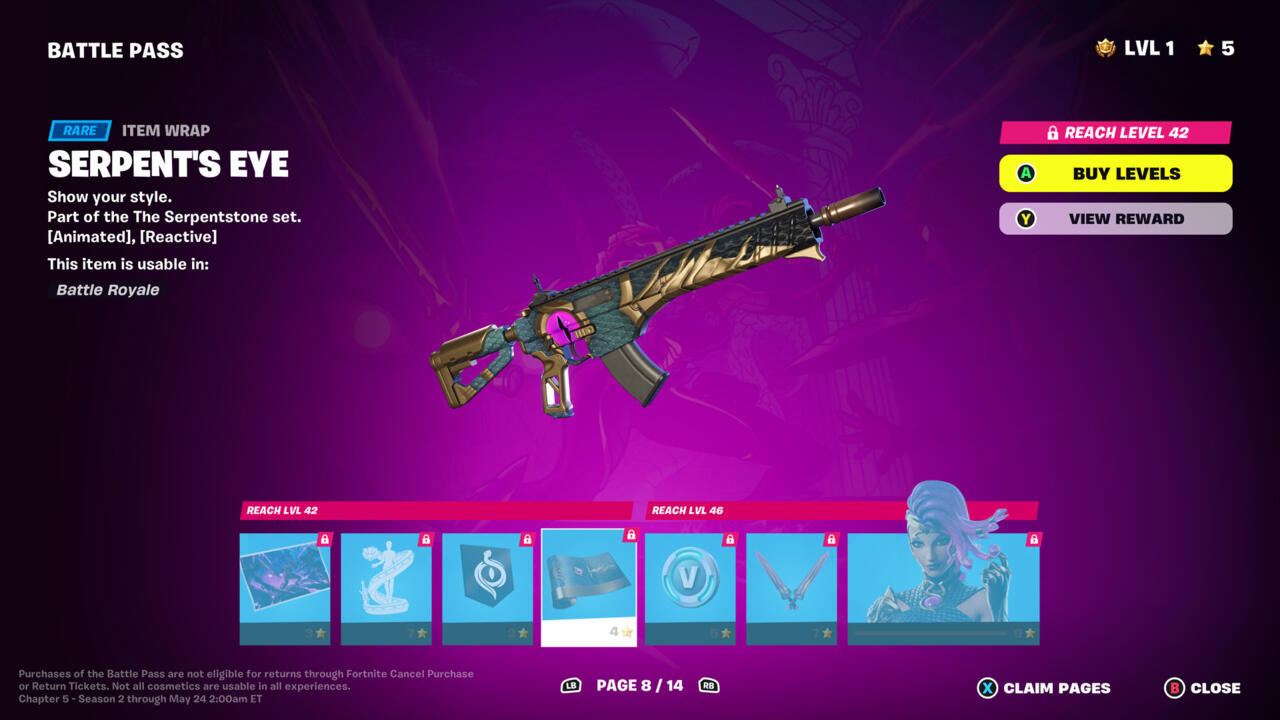Click the Buy Levels button
The width and height of the screenshot is (1280, 720).
click(1115, 174)
